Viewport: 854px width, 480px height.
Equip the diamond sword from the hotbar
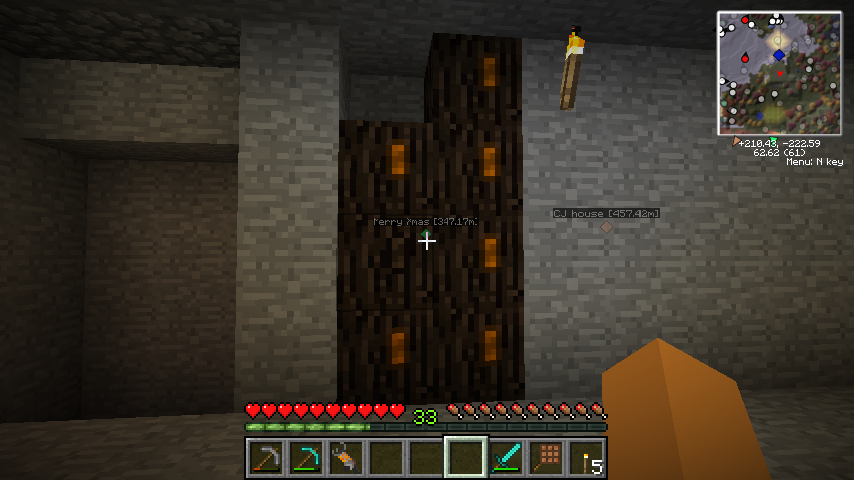pyautogui.click(x=506, y=458)
